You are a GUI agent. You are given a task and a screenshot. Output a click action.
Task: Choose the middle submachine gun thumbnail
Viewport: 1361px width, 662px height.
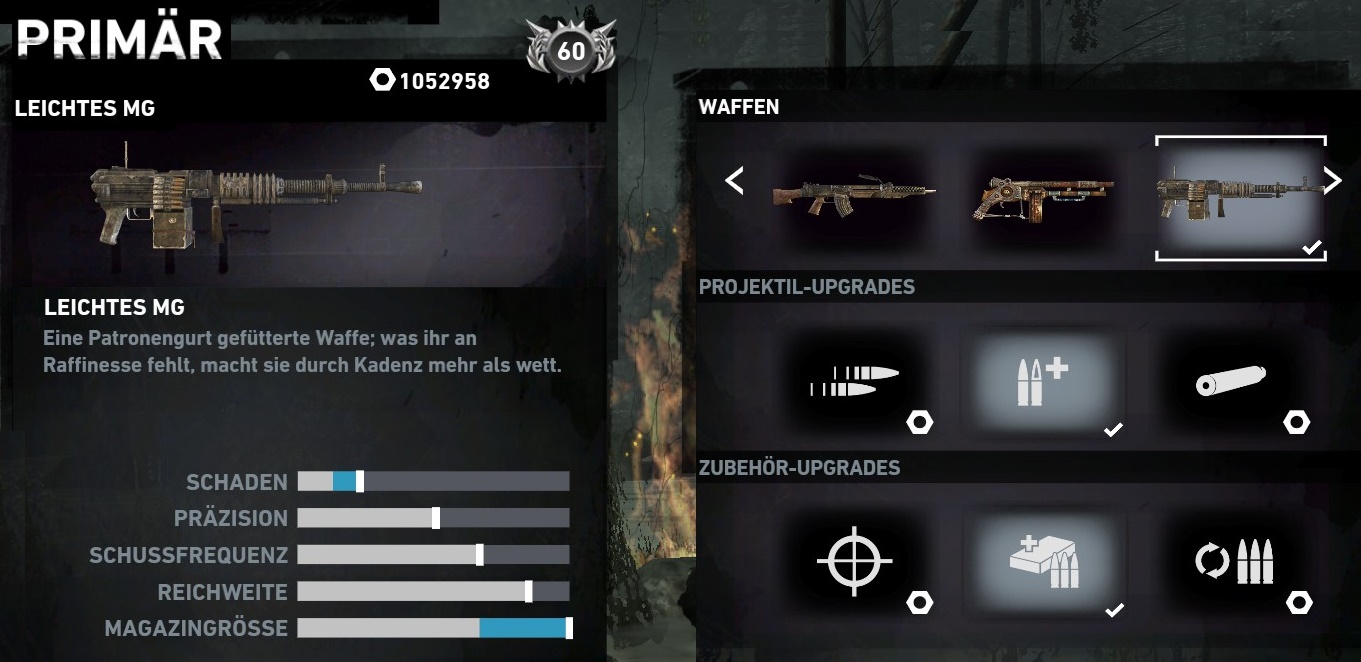(1043, 197)
